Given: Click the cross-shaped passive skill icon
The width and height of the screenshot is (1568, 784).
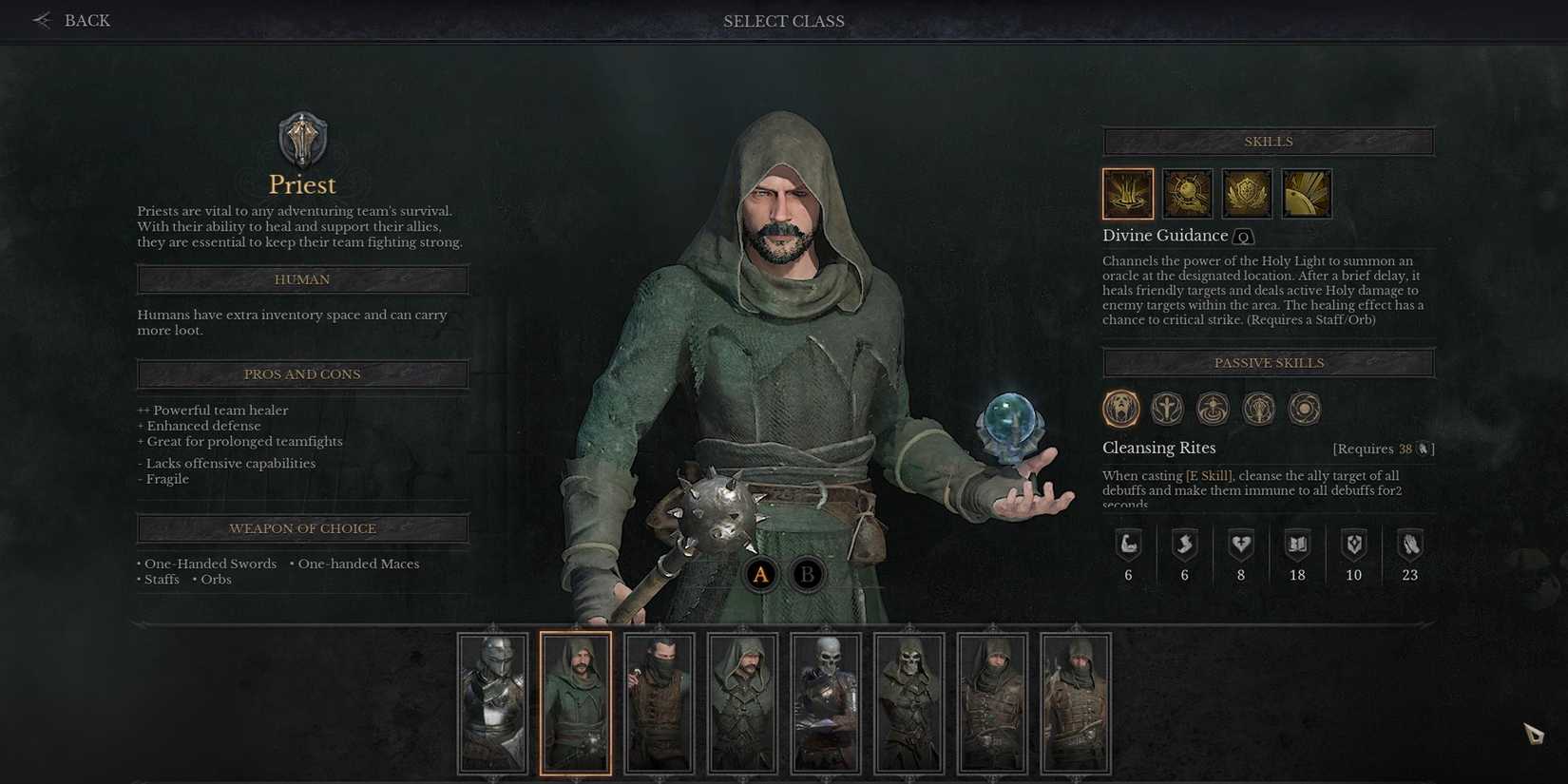Looking at the screenshot, I should click(x=1166, y=408).
